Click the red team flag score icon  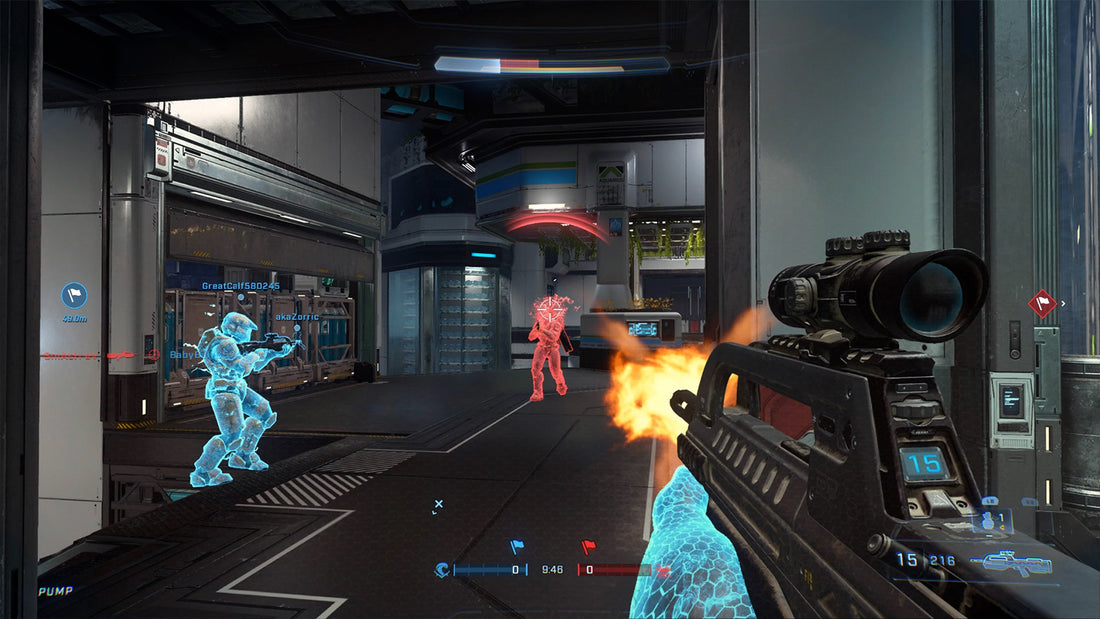click(588, 547)
